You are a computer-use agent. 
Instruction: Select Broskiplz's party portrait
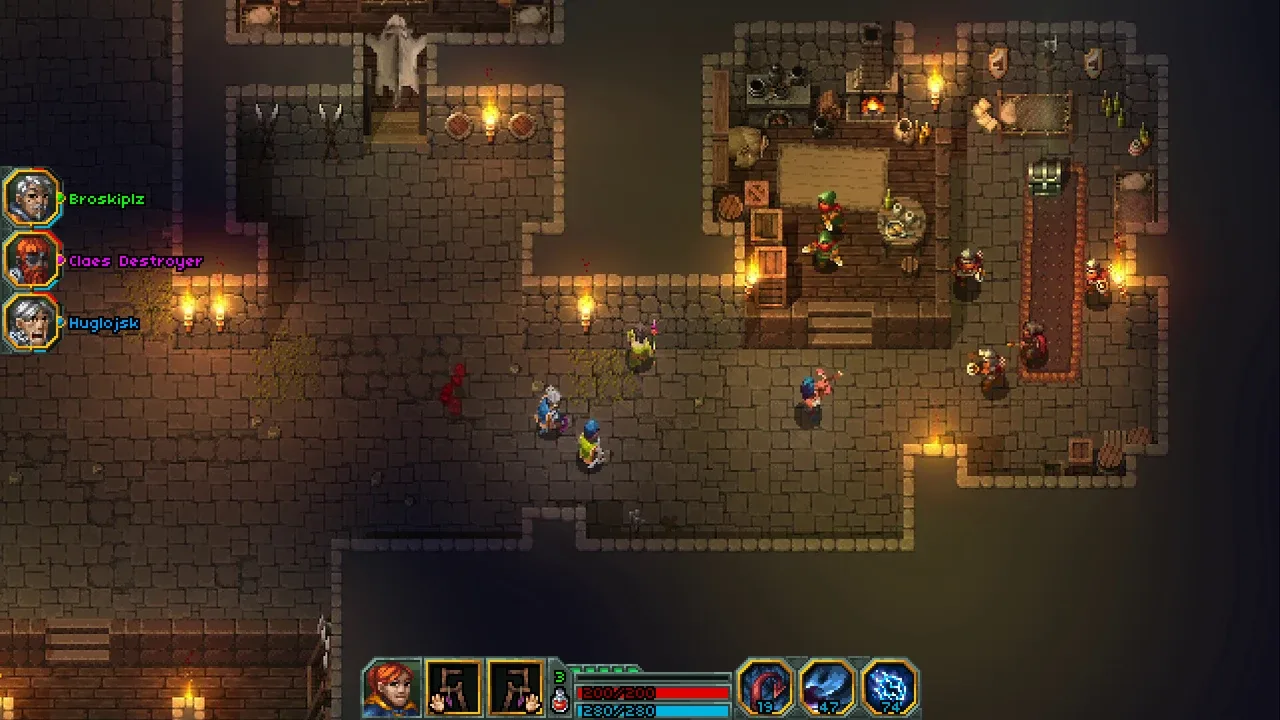pos(30,196)
